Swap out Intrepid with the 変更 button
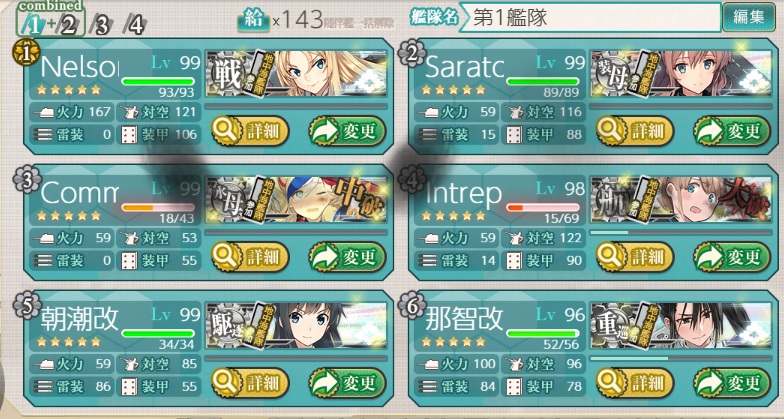784x419 pixels. [732, 257]
